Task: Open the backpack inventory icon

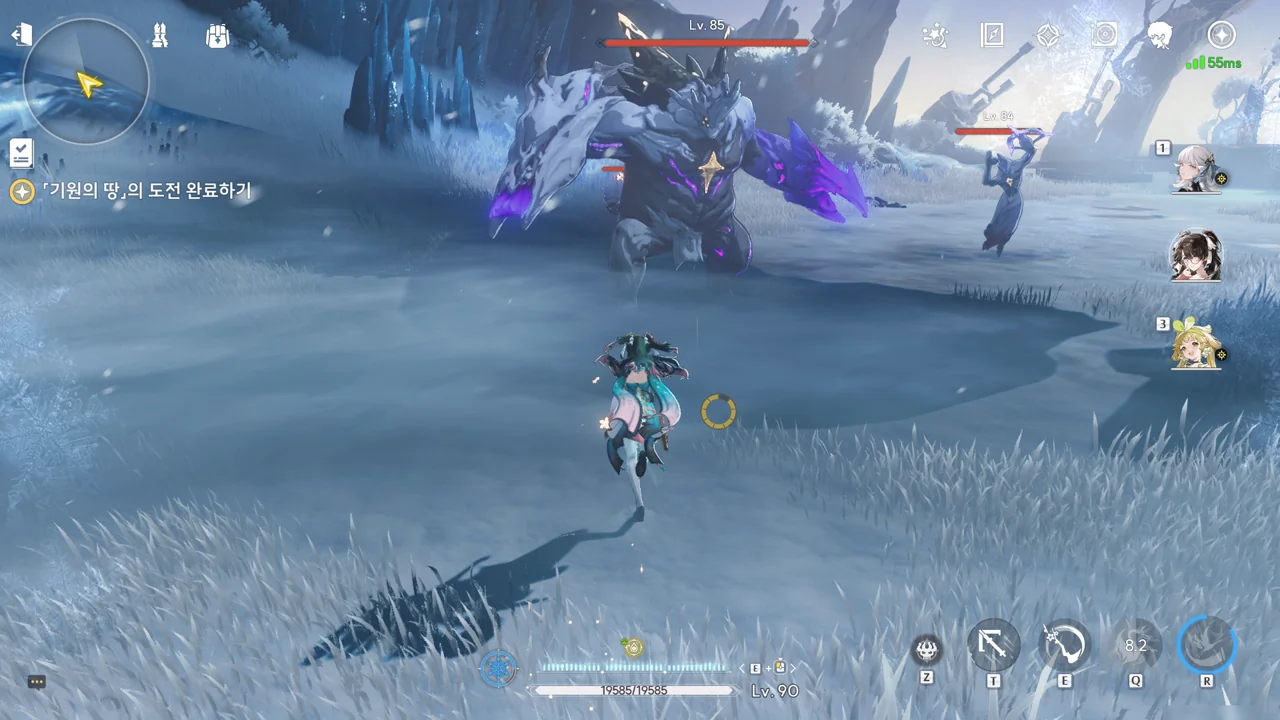Action: (217, 36)
